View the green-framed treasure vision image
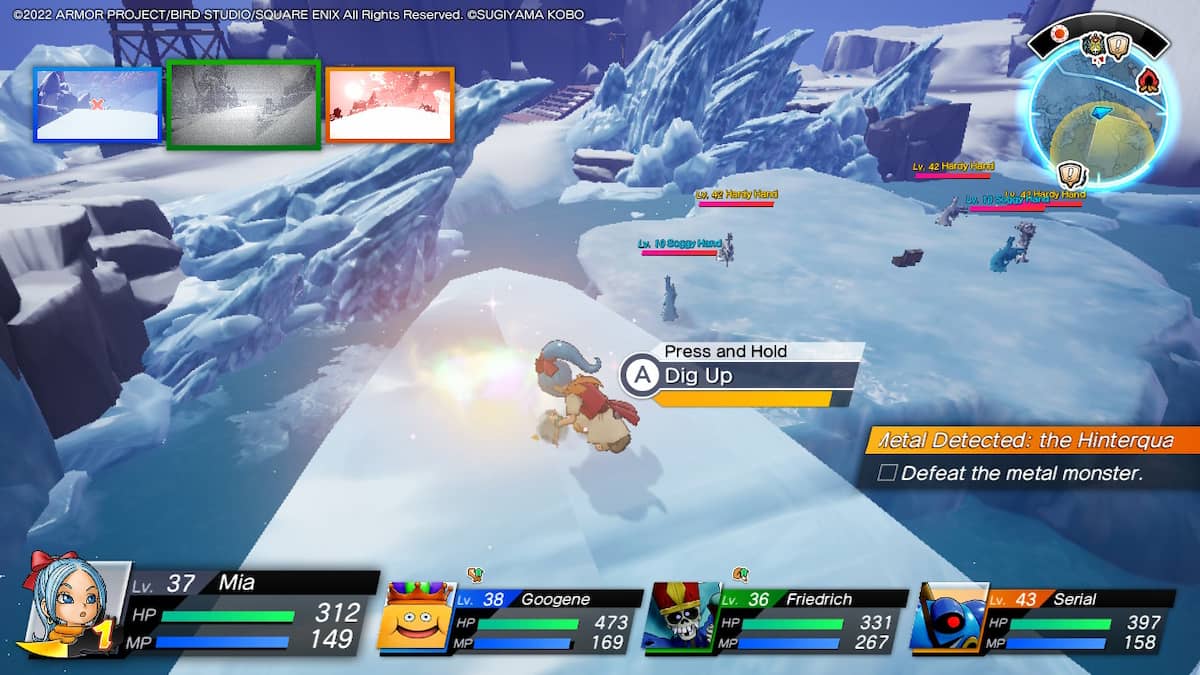Viewport: 1200px width, 675px height. 244,104
